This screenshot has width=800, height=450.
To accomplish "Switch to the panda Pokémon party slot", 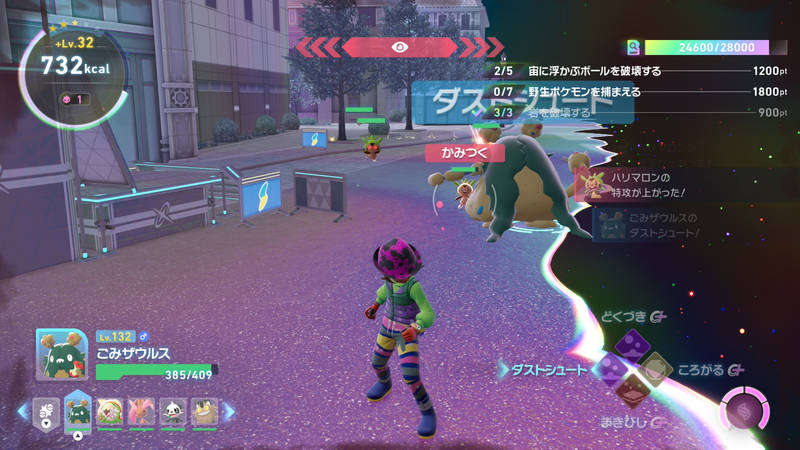I will coord(173,410).
